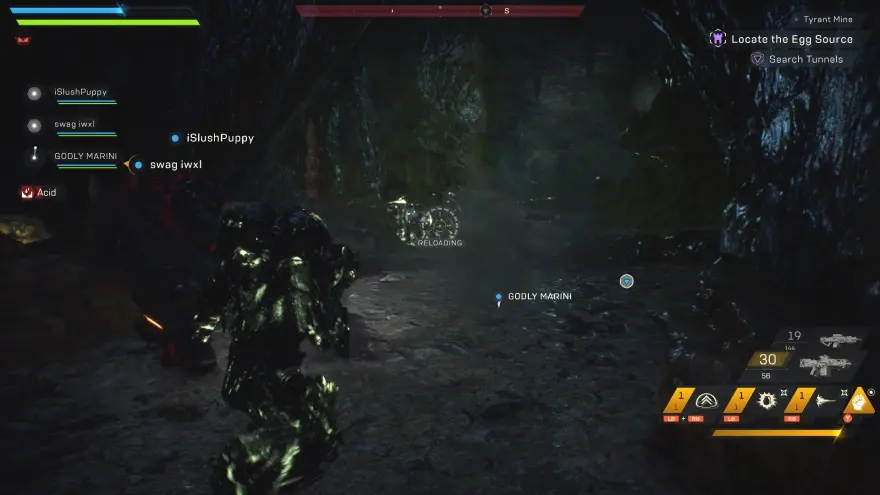This screenshot has width=880, height=495.
Task: Click the red debuff icon under health bar
Action: pyautogui.click(x=22, y=40)
